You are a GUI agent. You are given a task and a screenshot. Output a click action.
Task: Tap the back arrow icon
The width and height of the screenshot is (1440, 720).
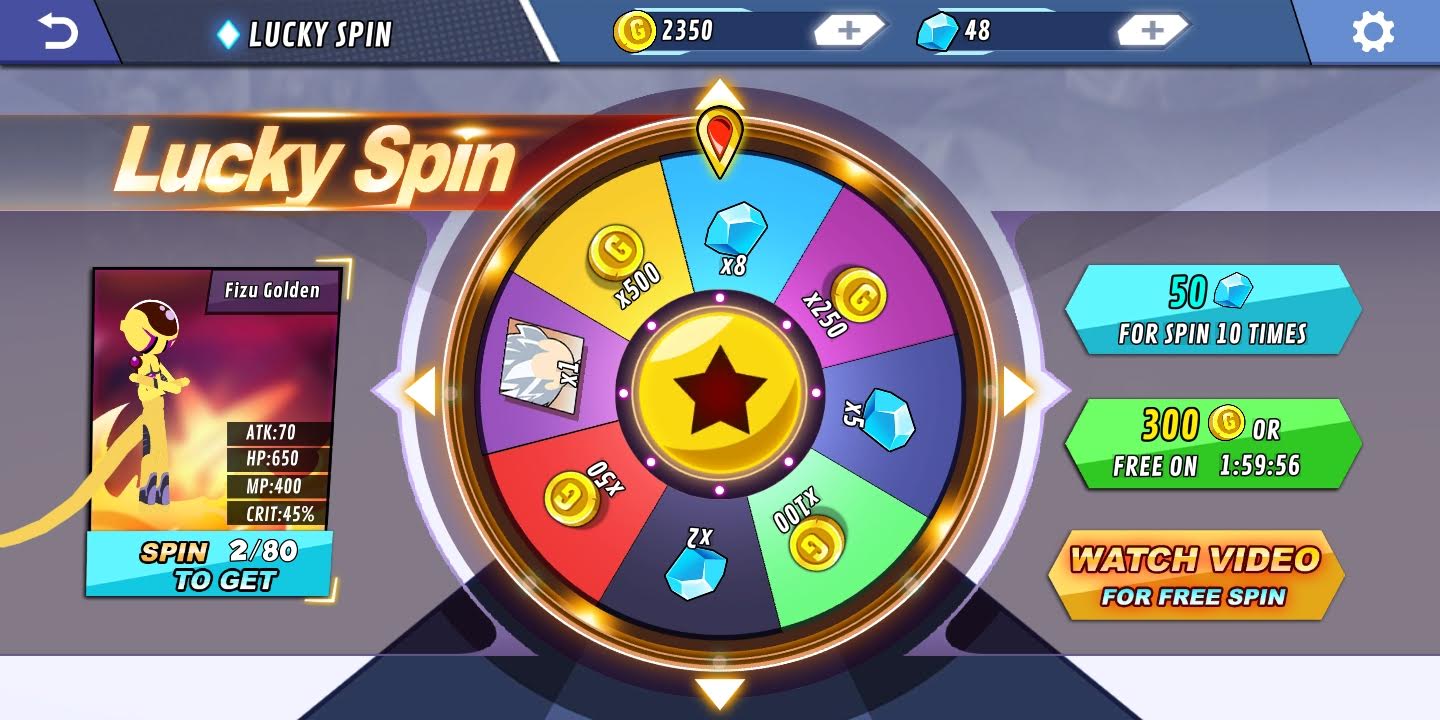point(57,31)
